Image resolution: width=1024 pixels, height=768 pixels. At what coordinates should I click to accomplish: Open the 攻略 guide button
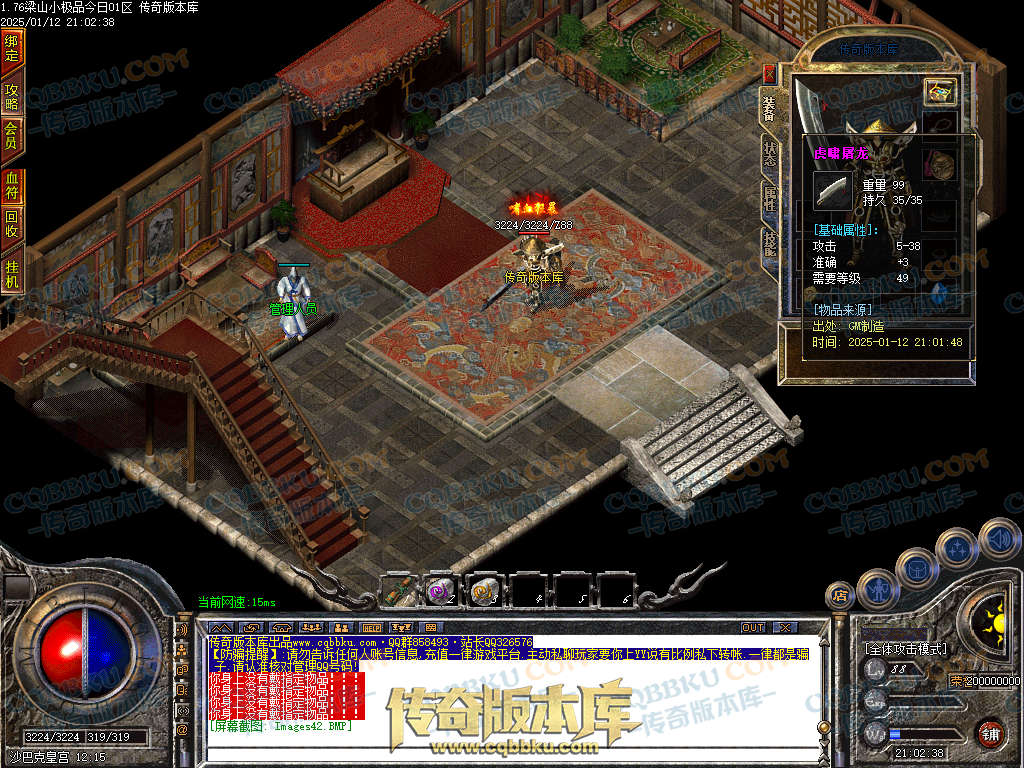pos(12,96)
